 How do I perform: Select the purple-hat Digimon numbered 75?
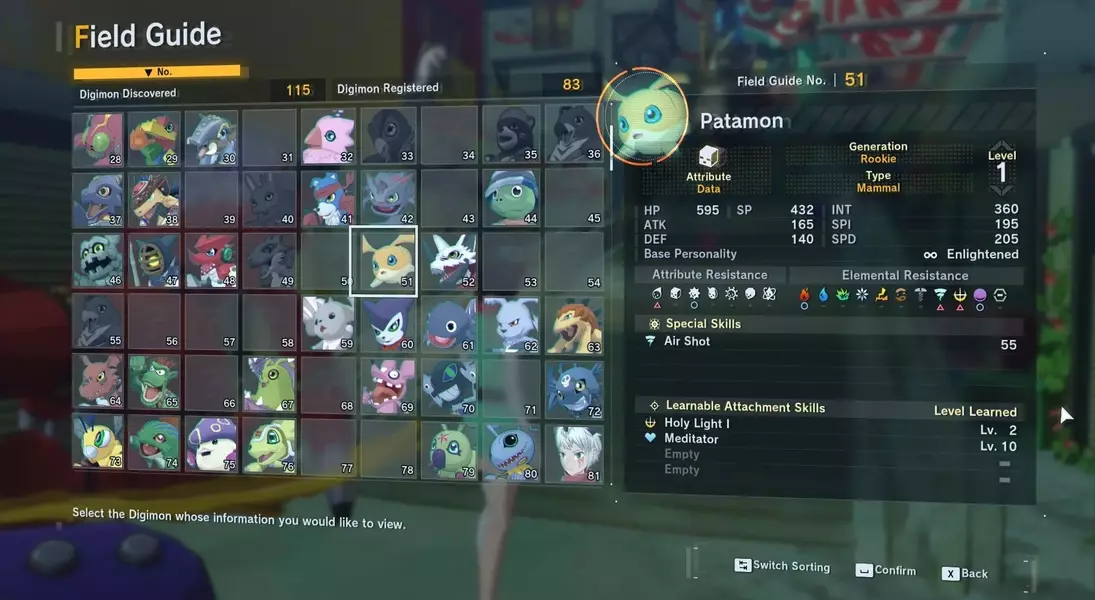point(211,443)
